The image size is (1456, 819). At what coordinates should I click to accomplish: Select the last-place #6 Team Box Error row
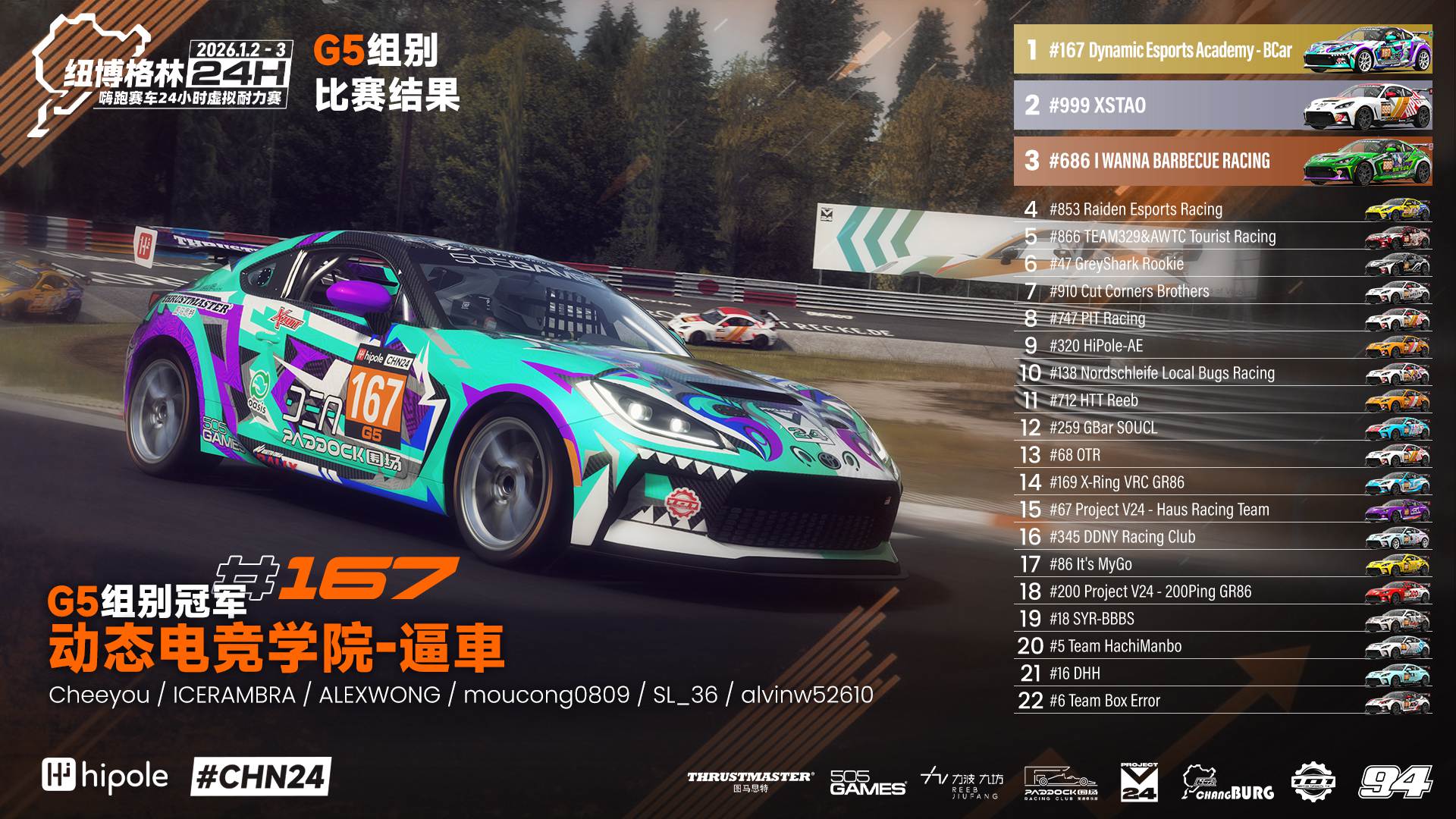(x=1222, y=701)
